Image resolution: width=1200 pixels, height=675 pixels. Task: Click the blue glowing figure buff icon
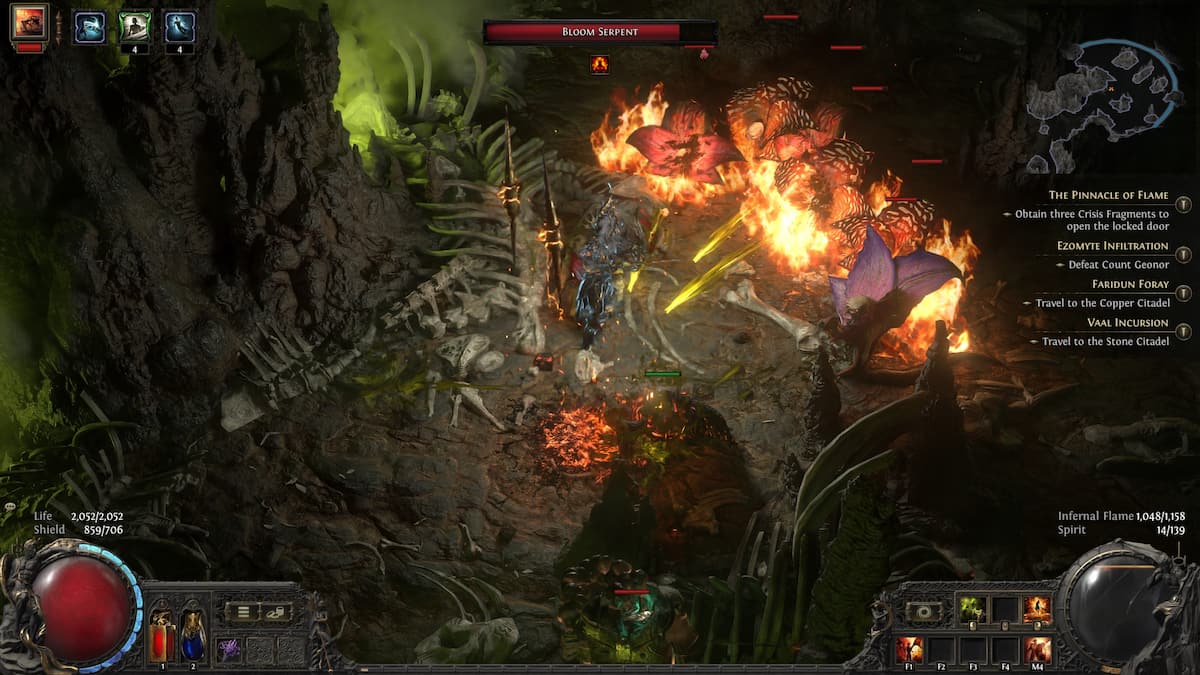pyautogui.click(x=180, y=25)
